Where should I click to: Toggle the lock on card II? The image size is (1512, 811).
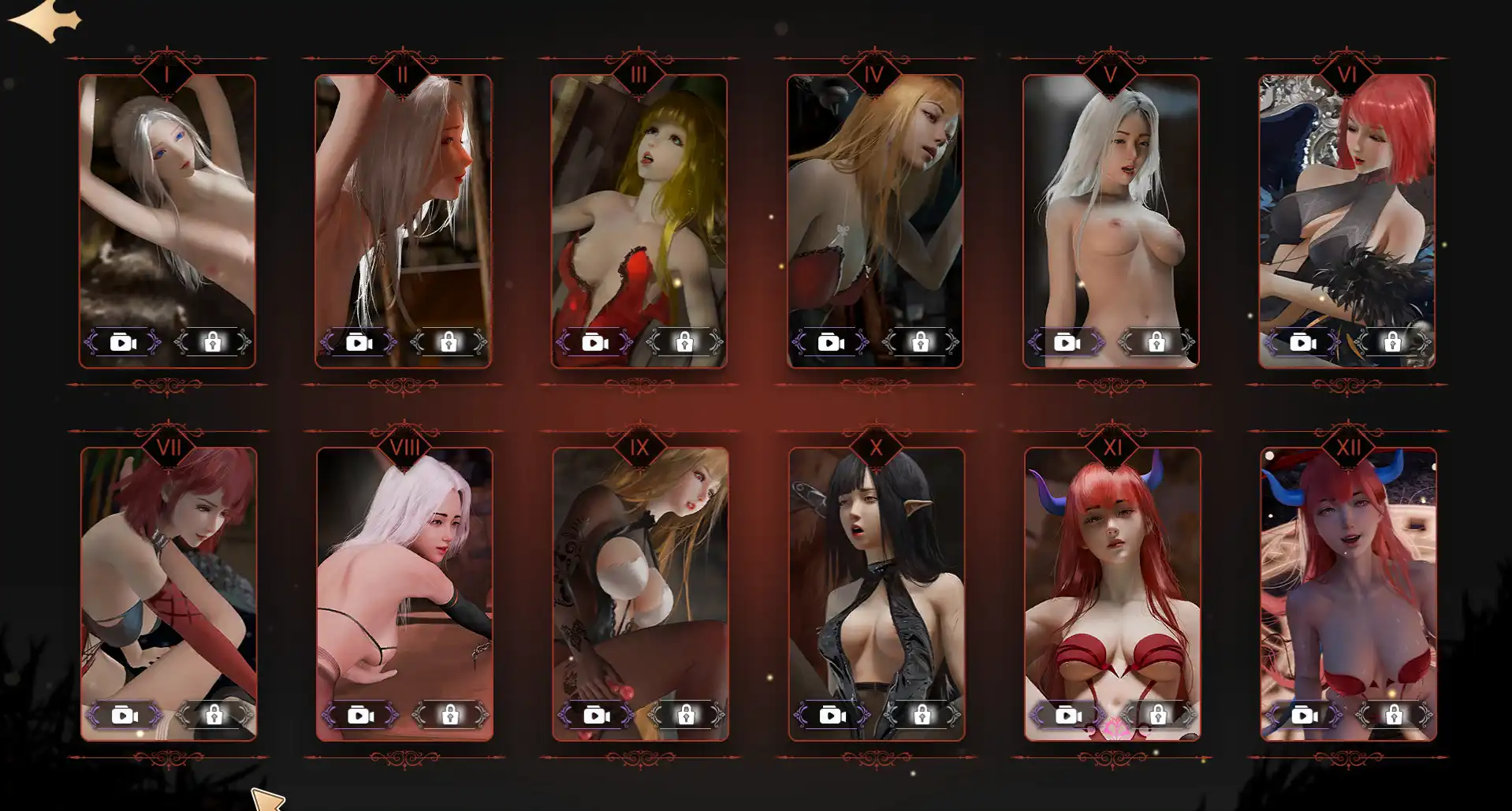(449, 342)
